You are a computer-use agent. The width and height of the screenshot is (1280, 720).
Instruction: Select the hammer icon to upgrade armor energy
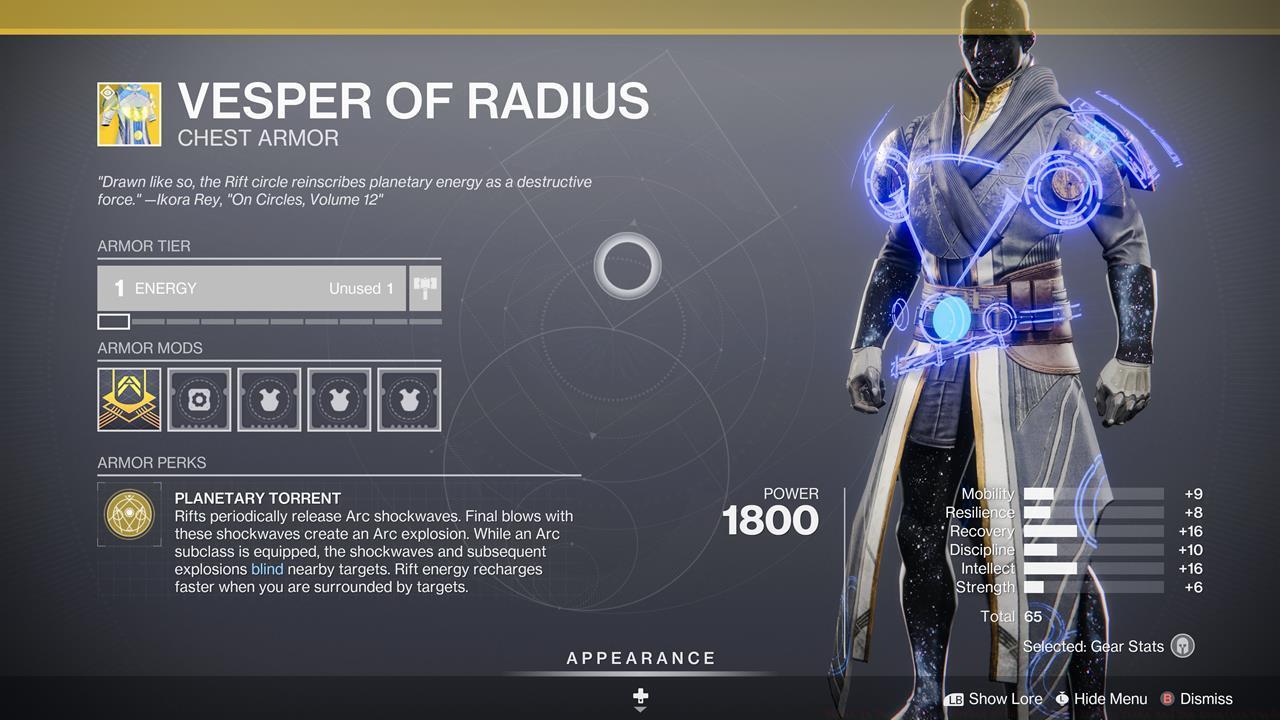pos(424,288)
